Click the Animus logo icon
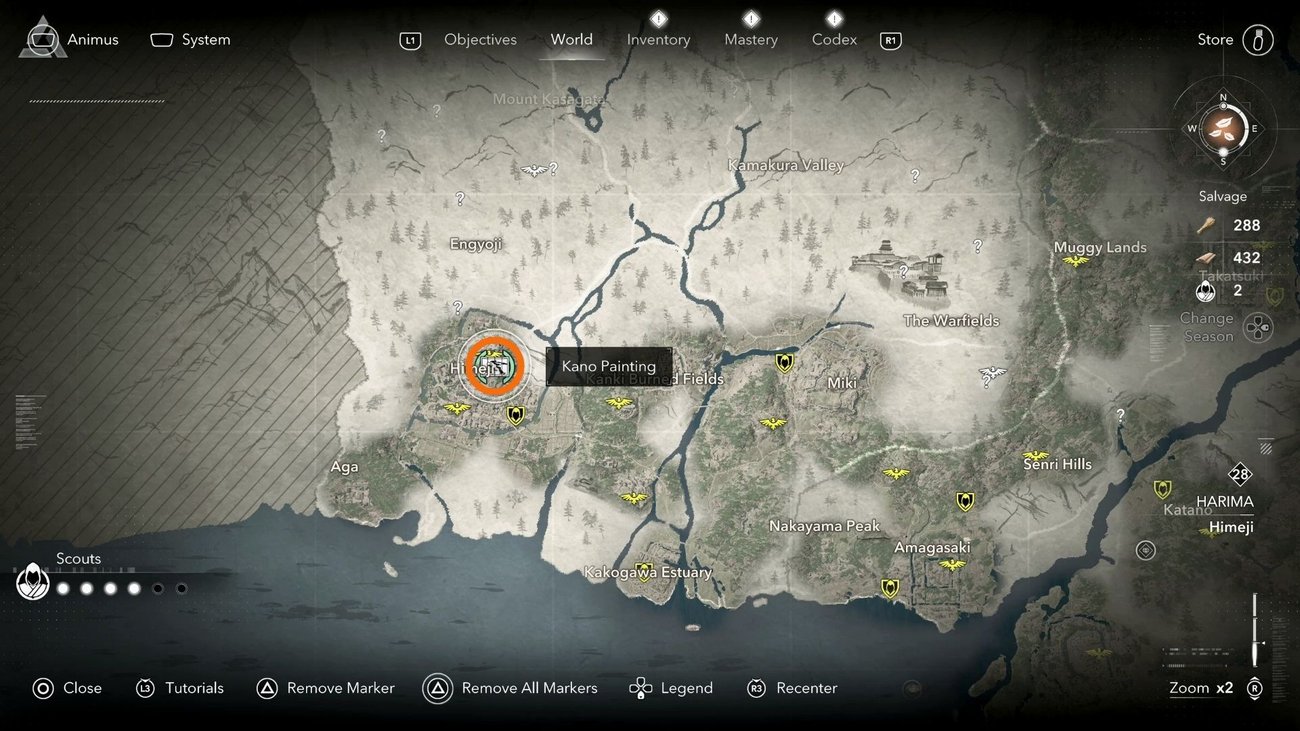This screenshot has width=1300, height=731. click(41, 38)
